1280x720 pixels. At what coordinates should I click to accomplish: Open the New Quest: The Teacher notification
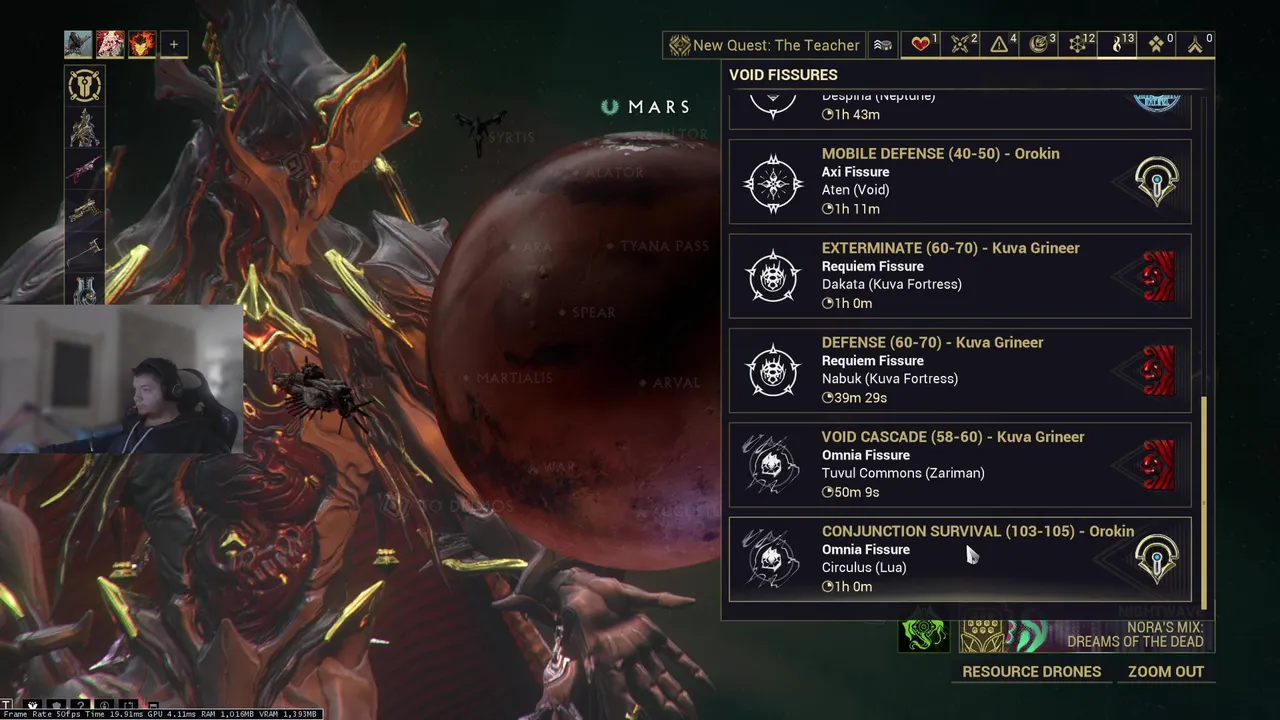(765, 45)
